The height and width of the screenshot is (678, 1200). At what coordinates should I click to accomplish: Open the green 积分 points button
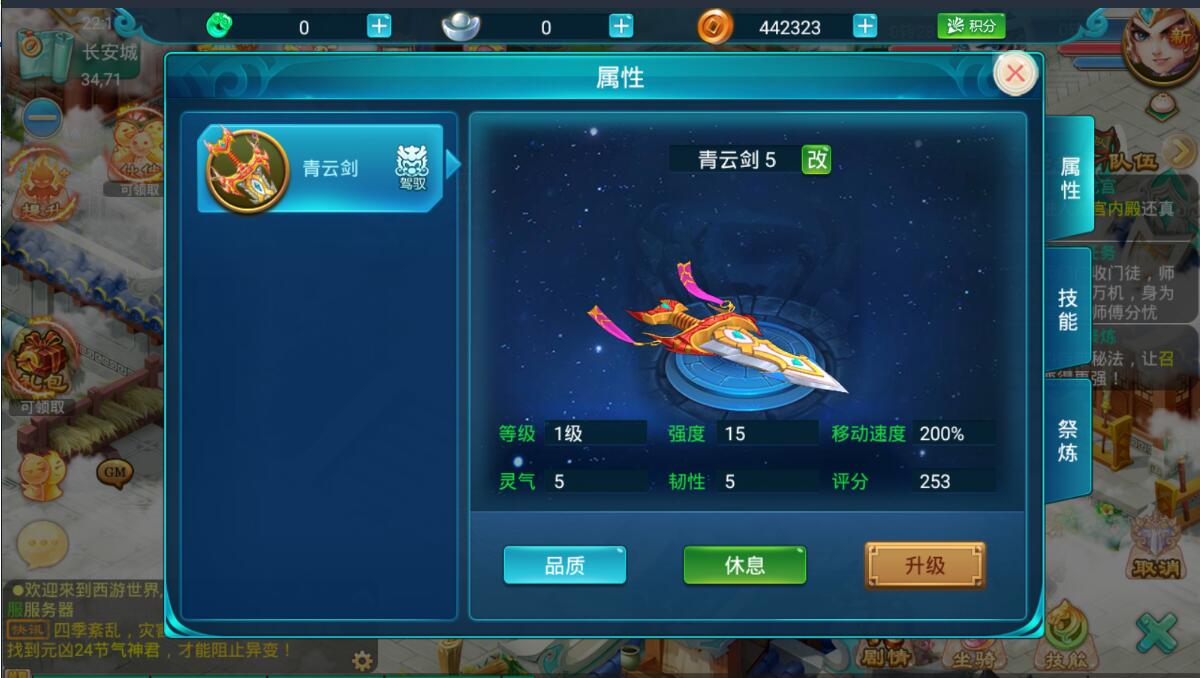pyautogui.click(x=970, y=27)
